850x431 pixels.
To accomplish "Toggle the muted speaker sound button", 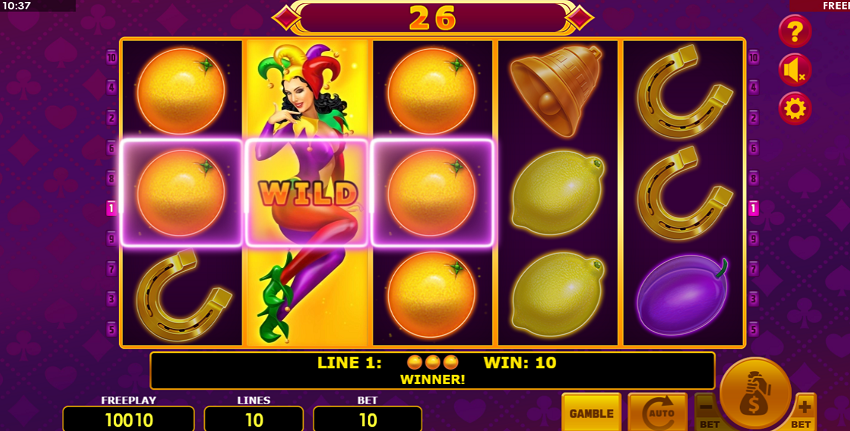I will click(x=795, y=69).
